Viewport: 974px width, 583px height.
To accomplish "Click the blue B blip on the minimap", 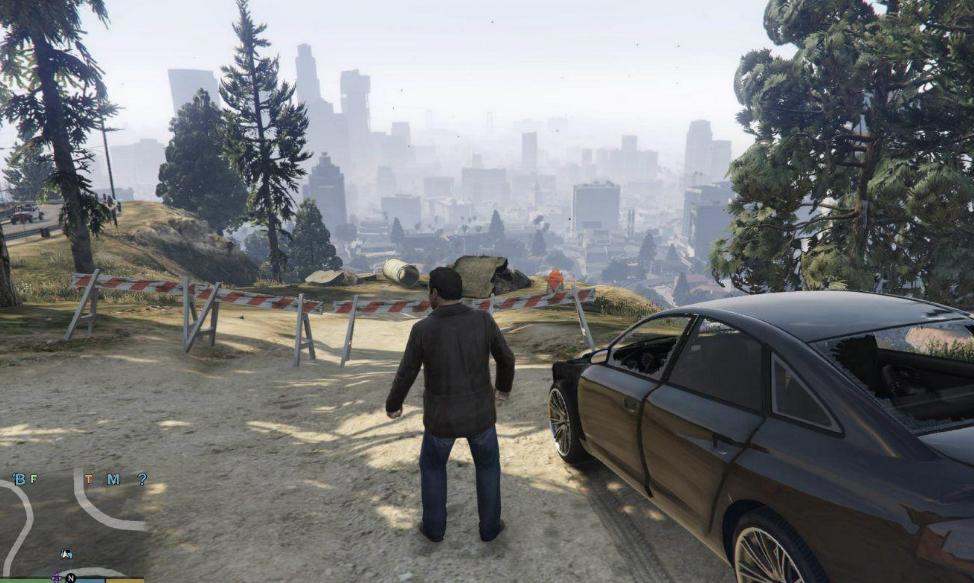I will pyautogui.click(x=18, y=479).
